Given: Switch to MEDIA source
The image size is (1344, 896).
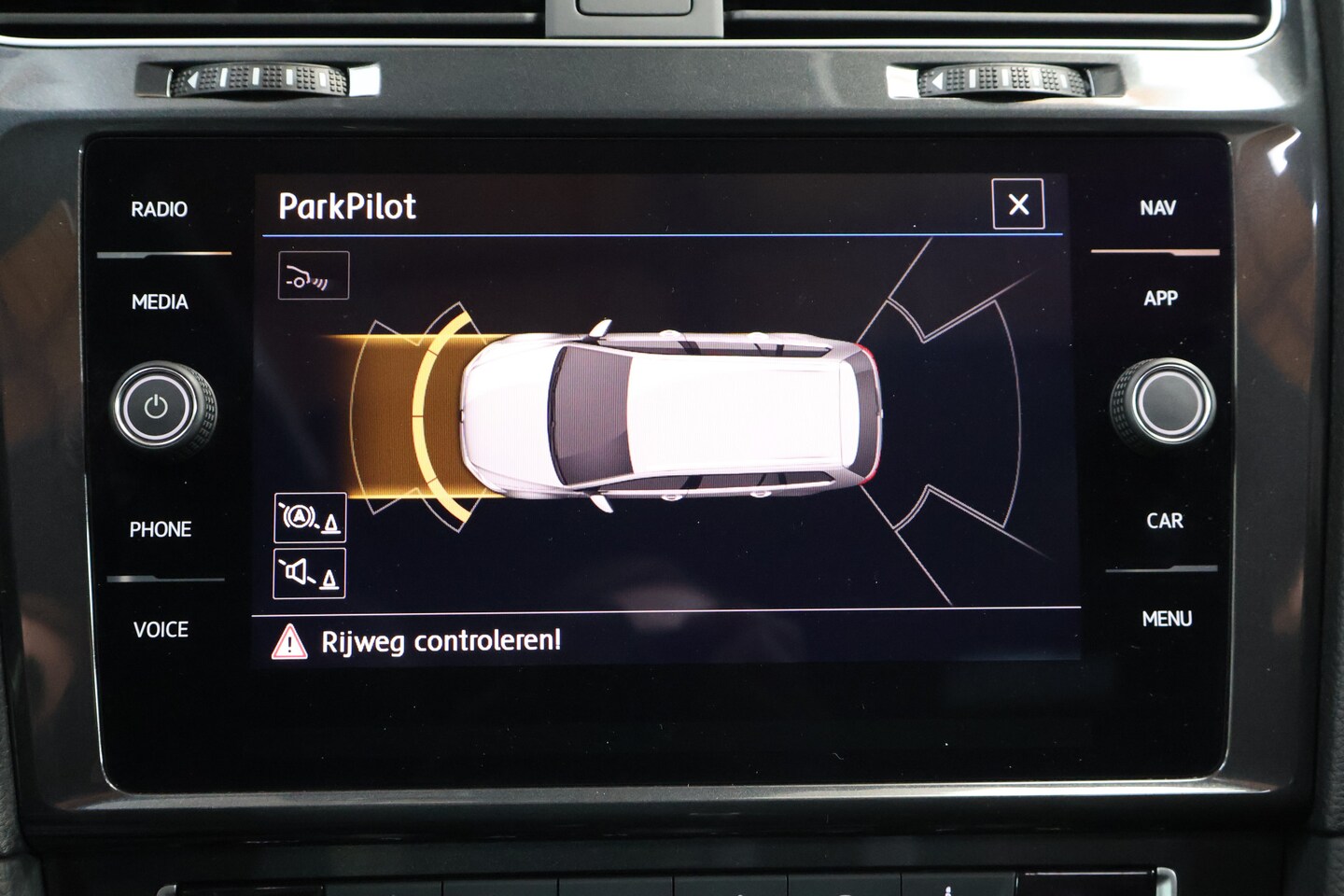Looking at the screenshot, I should pos(160,301).
